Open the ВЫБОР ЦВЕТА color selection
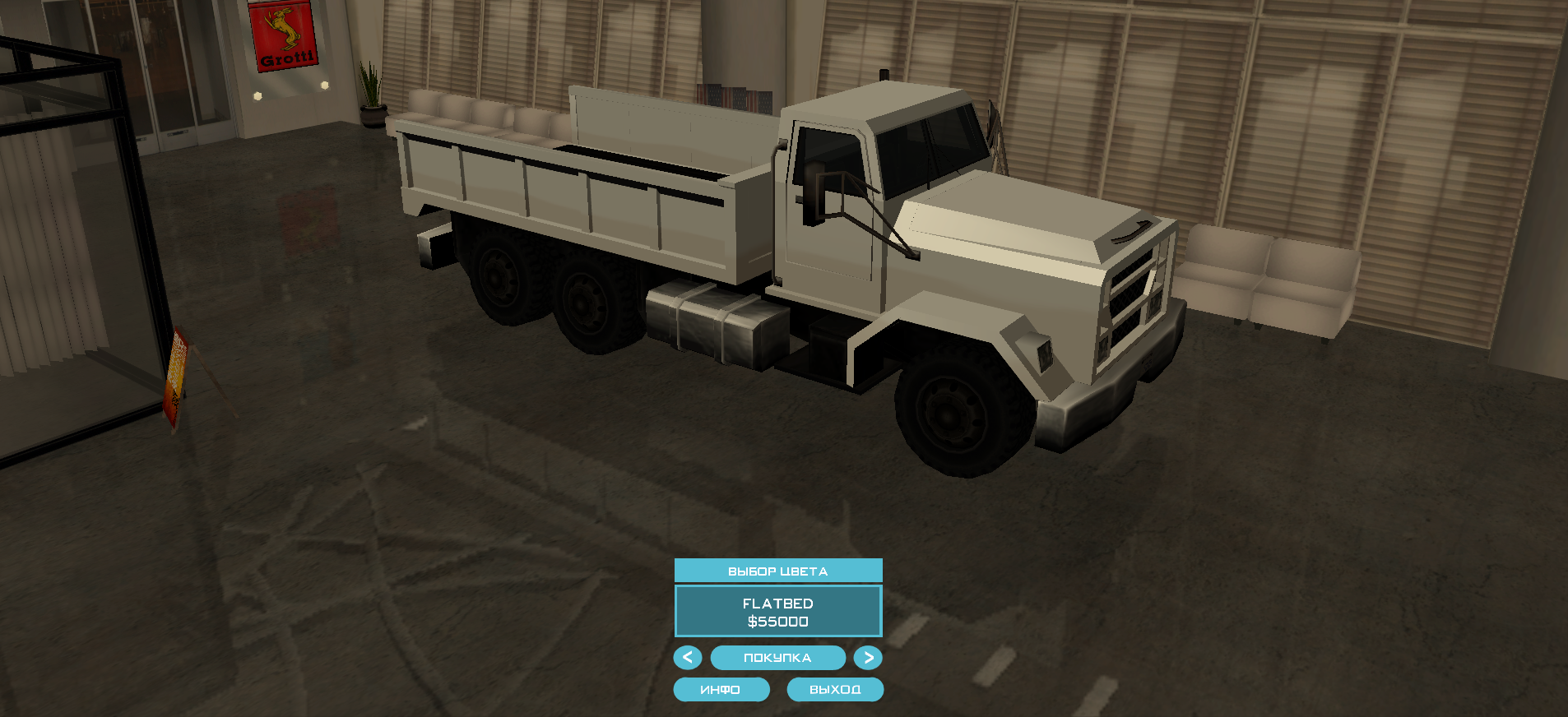1568x717 pixels. [777, 571]
